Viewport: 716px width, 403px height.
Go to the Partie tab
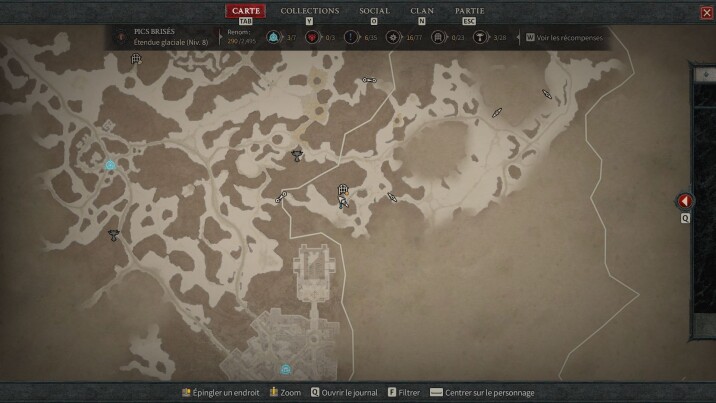click(469, 11)
